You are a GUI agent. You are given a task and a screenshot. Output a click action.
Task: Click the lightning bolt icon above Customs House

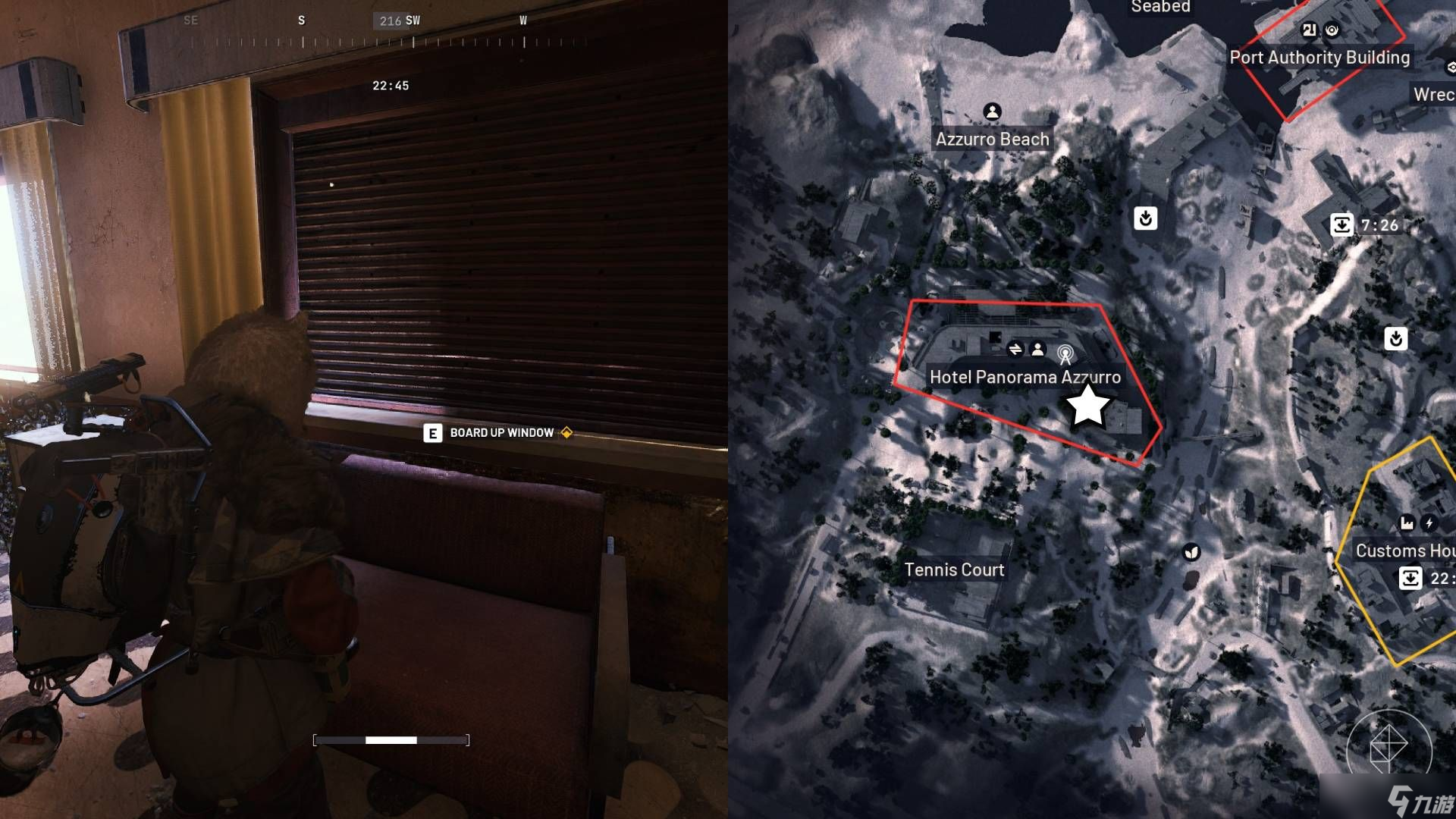(1429, 522)
